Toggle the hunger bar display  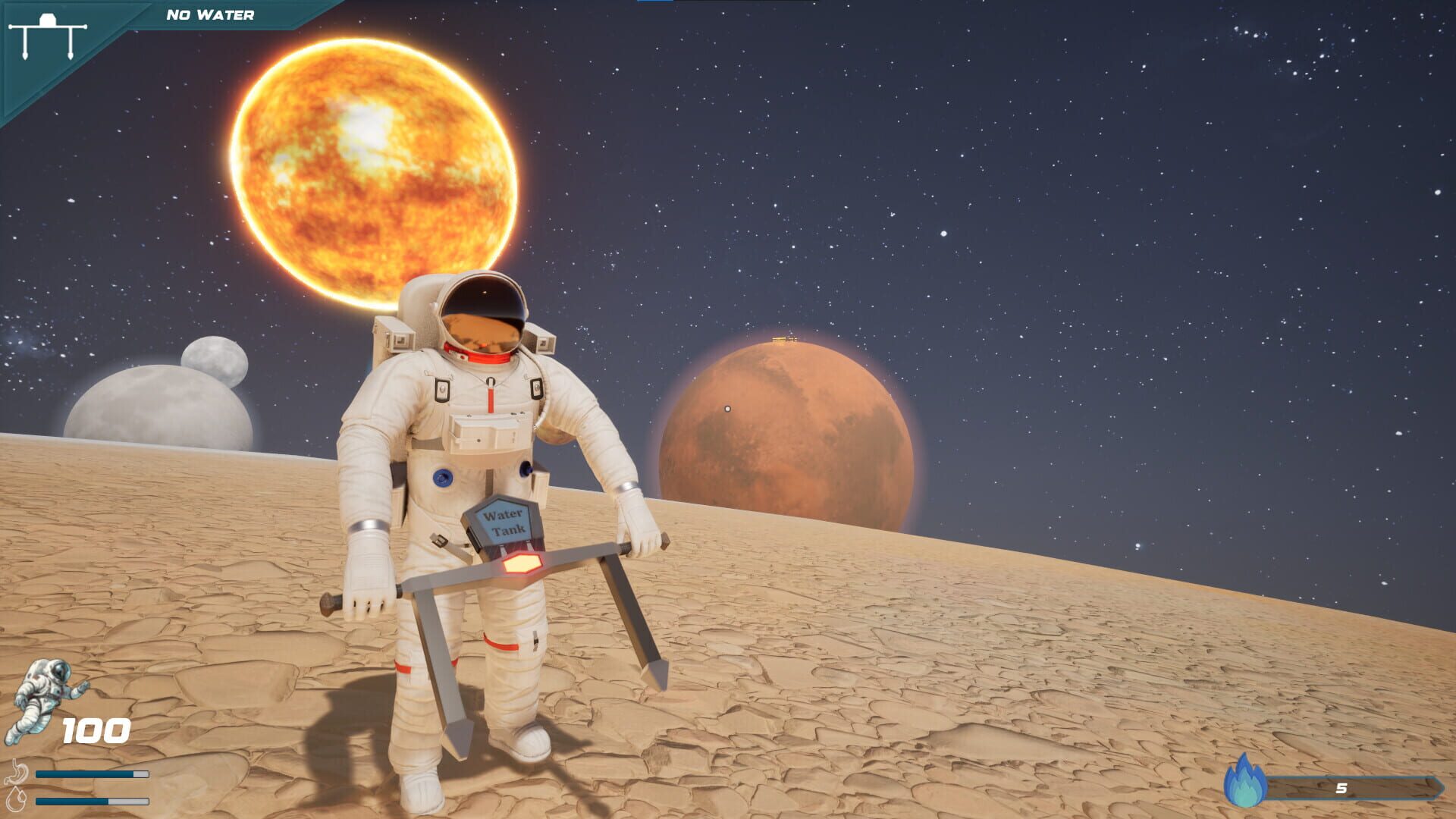point(91,774)
